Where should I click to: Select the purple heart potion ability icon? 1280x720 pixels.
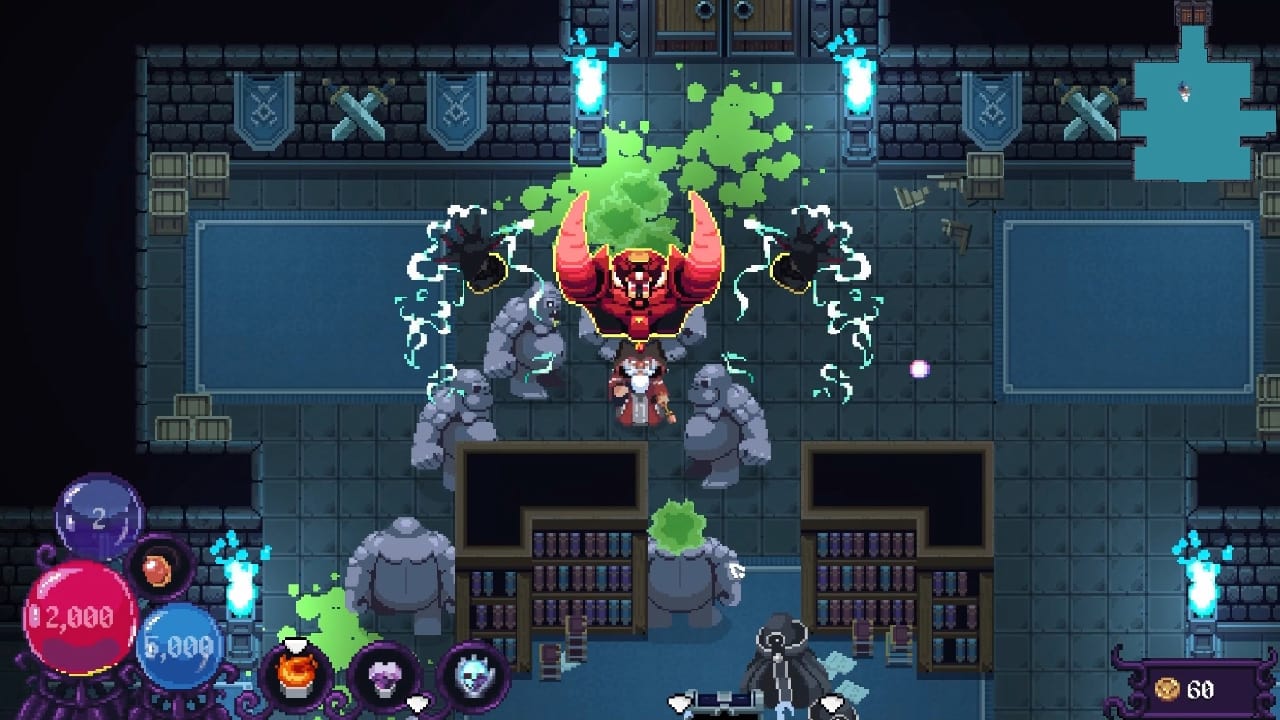pos(385,678)
